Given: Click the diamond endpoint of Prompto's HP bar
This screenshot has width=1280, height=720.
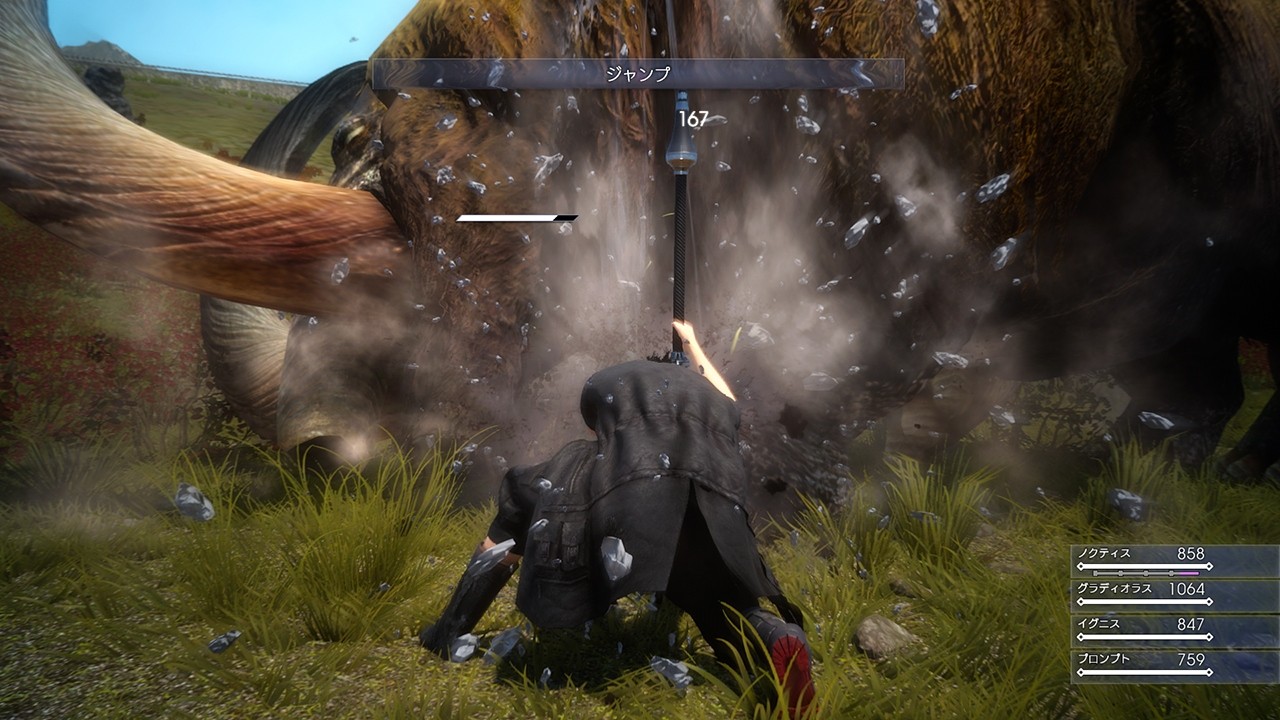Looking at the screenshot, I should point(1209,671).
